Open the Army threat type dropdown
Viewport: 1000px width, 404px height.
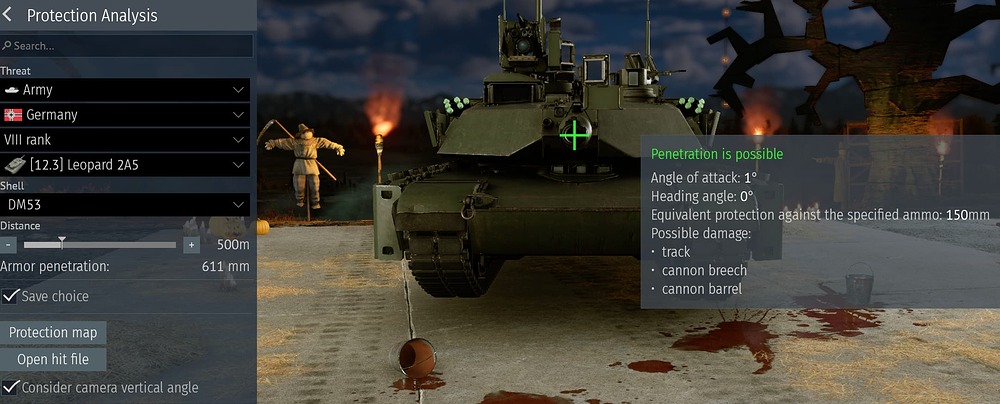(125, 90)
